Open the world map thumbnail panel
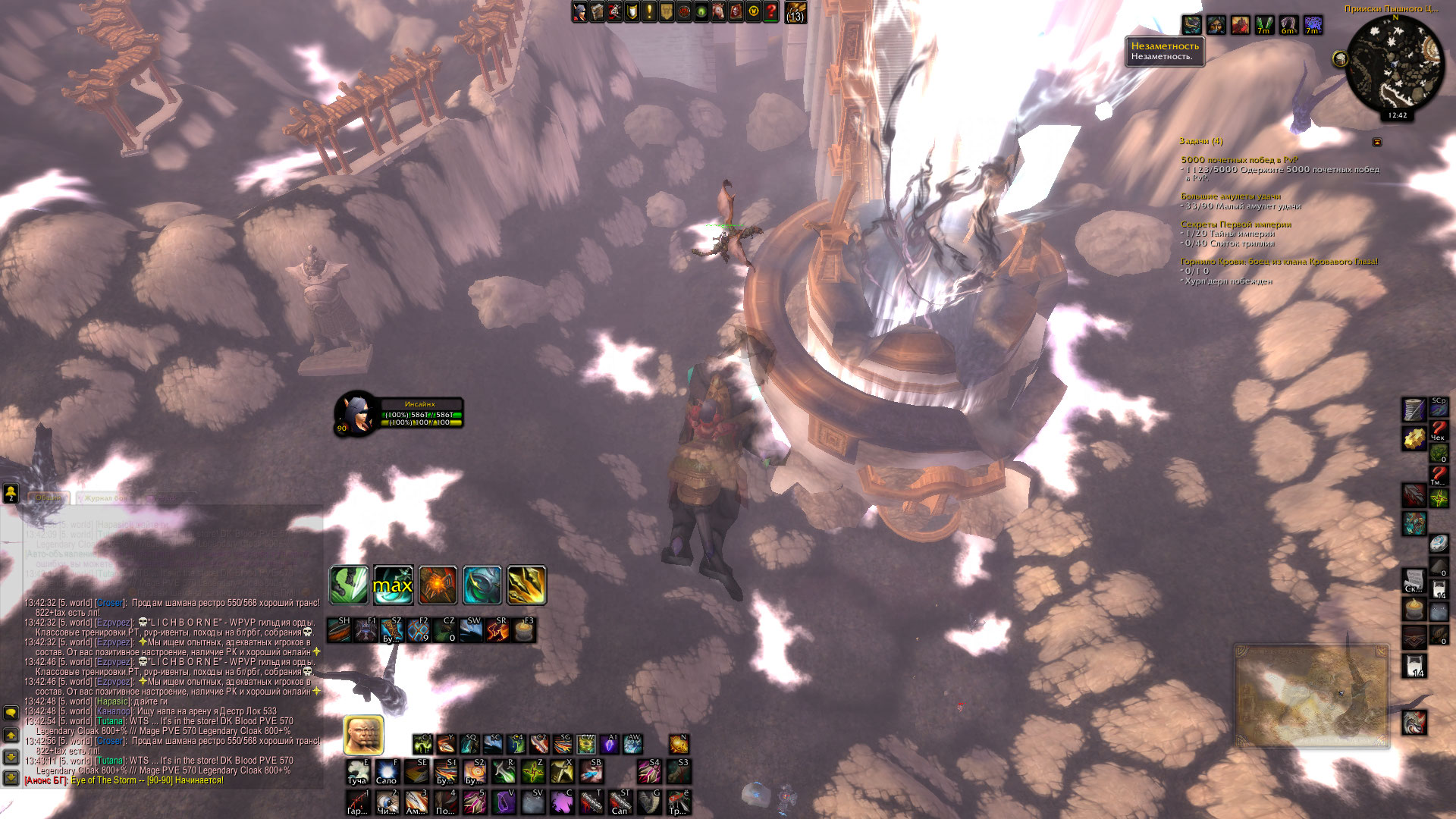This screenshot has width=1456, height=819. tap(1311, 696)
